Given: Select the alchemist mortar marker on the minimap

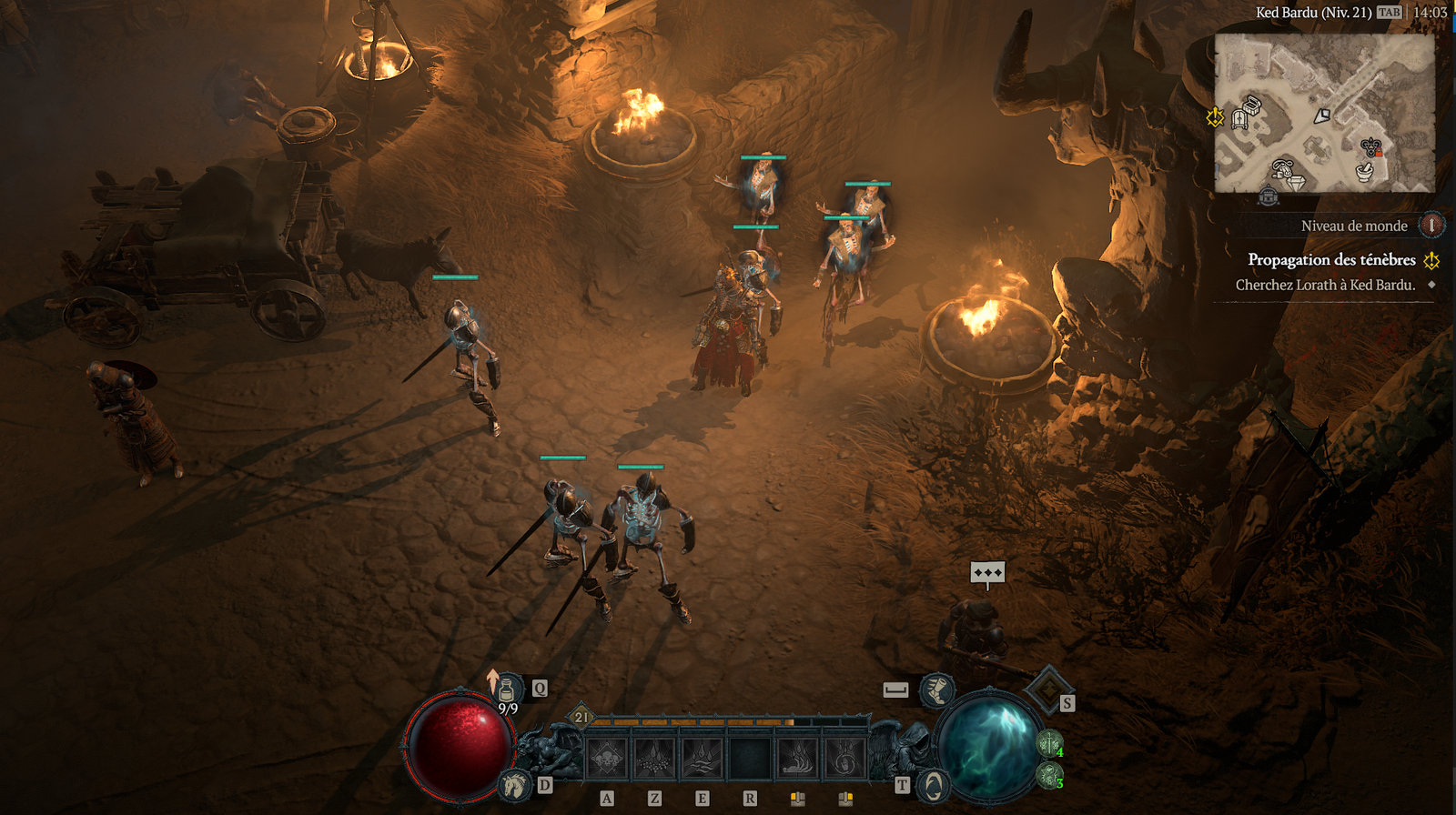Looking at the screenshot, I should (1364, 172).
